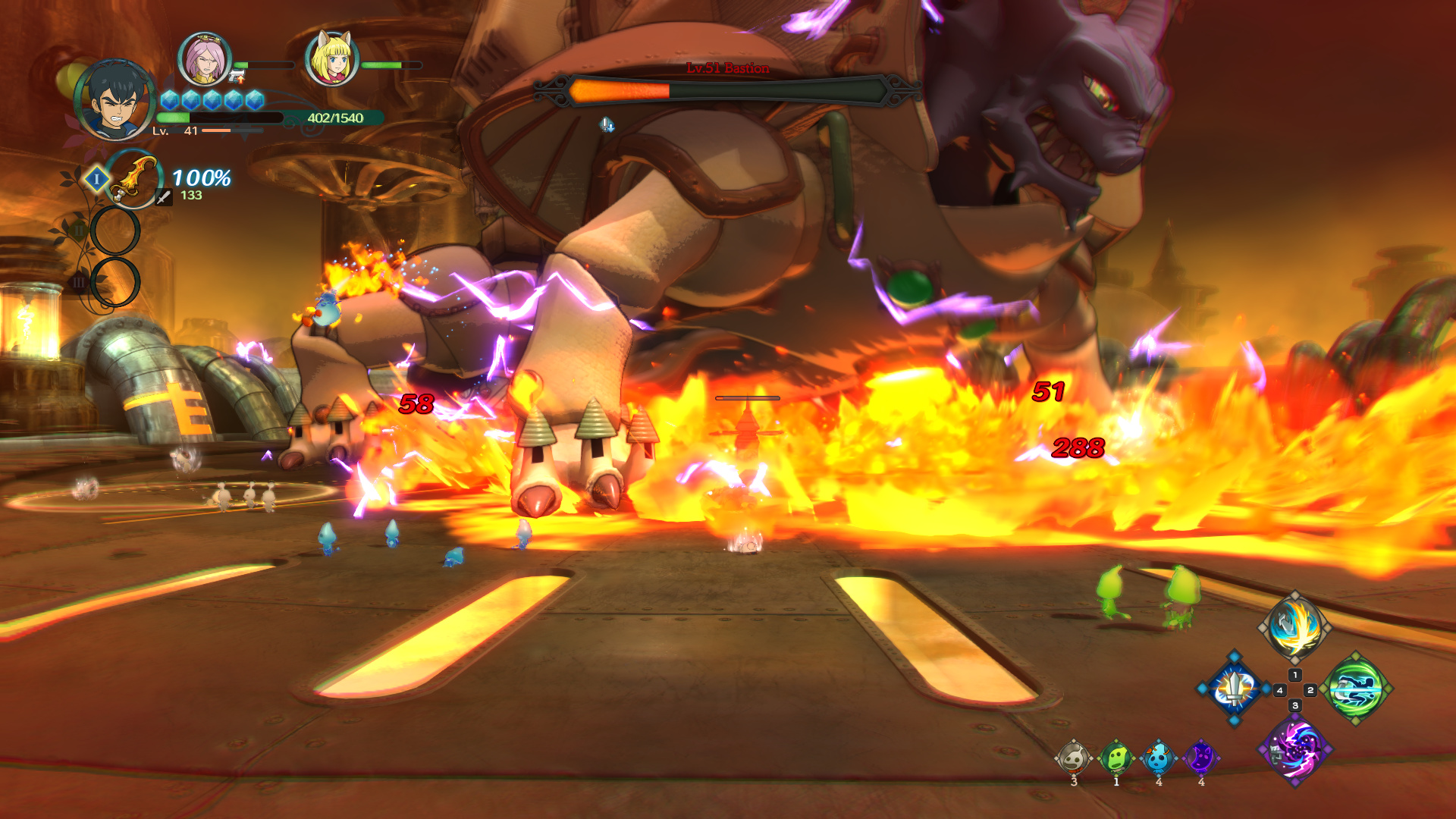
Task: Switch to the pink-haired party member portrait
Action: point(204,59)
